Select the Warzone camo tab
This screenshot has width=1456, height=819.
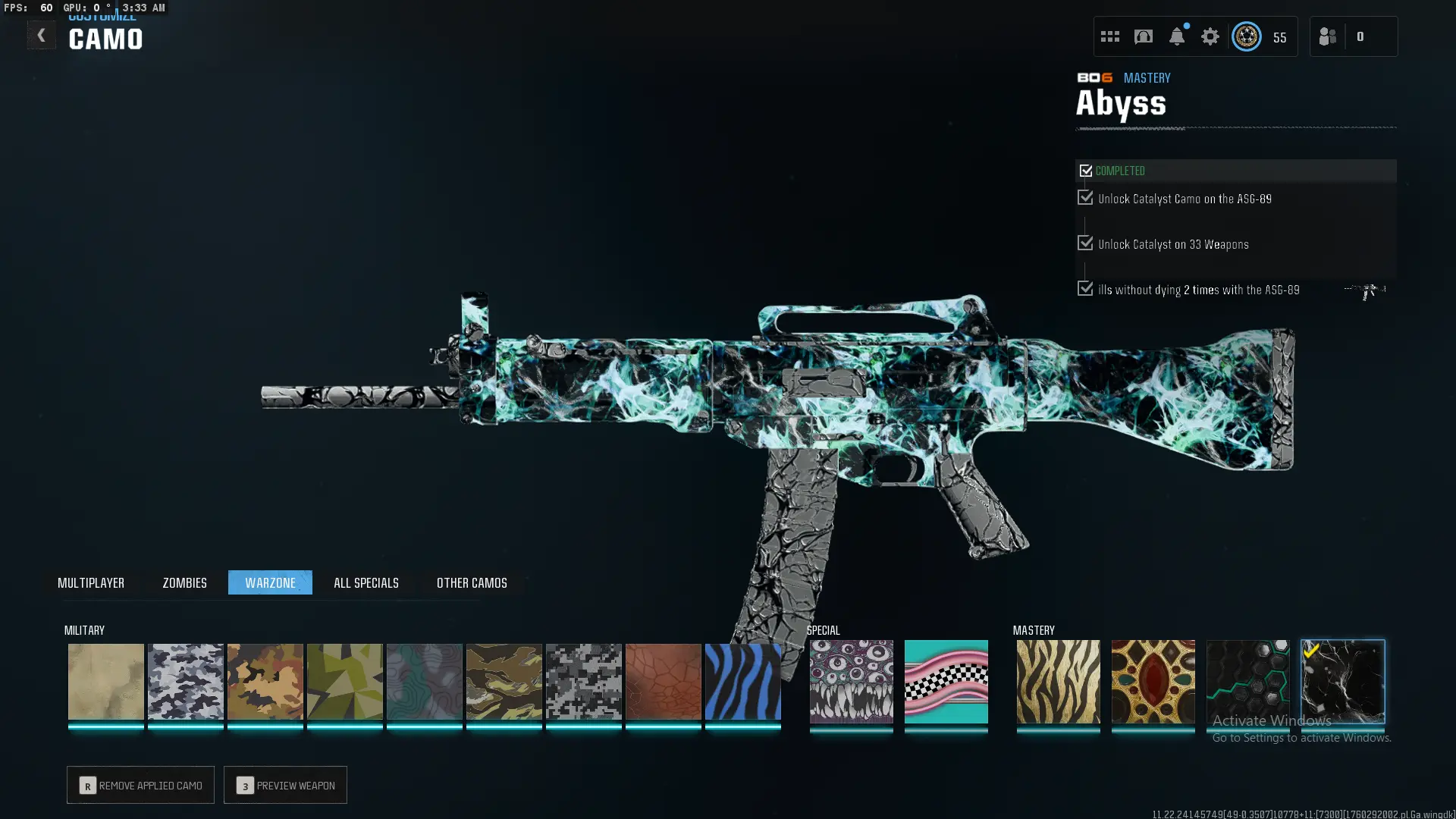tap(270, 582)
